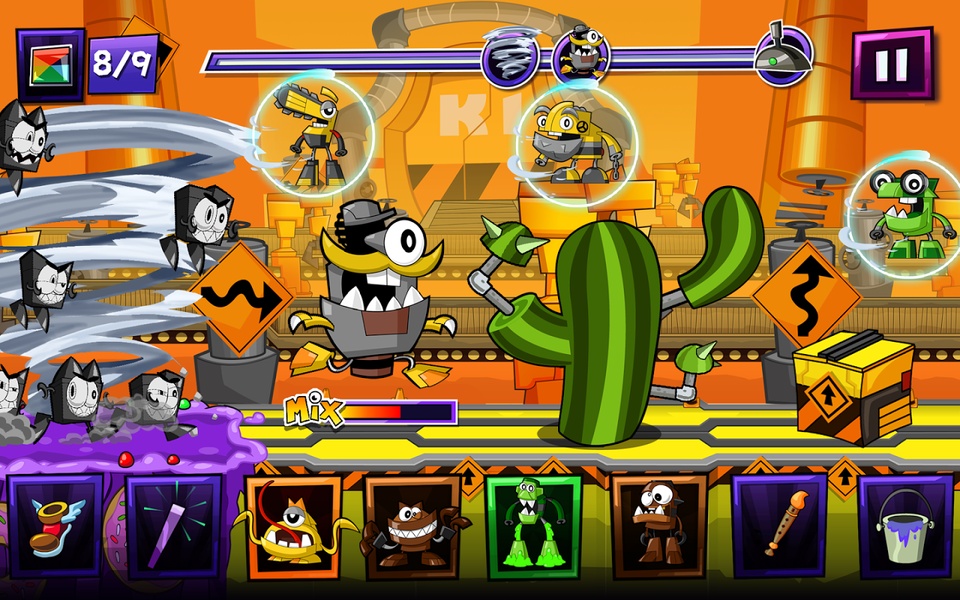Select the tall brown Mixel card
The height and width of the screenshot is (600, 960).
(x=658, y=526)
